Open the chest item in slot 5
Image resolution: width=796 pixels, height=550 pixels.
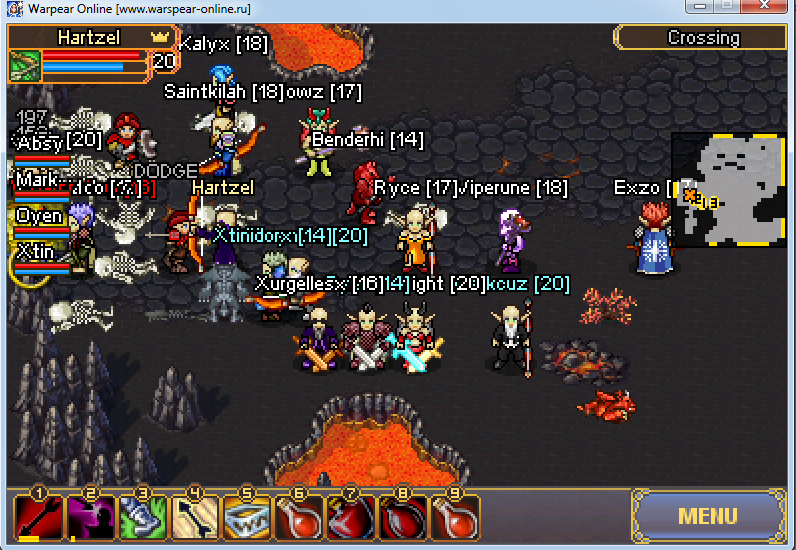click(x=247, y=518)
